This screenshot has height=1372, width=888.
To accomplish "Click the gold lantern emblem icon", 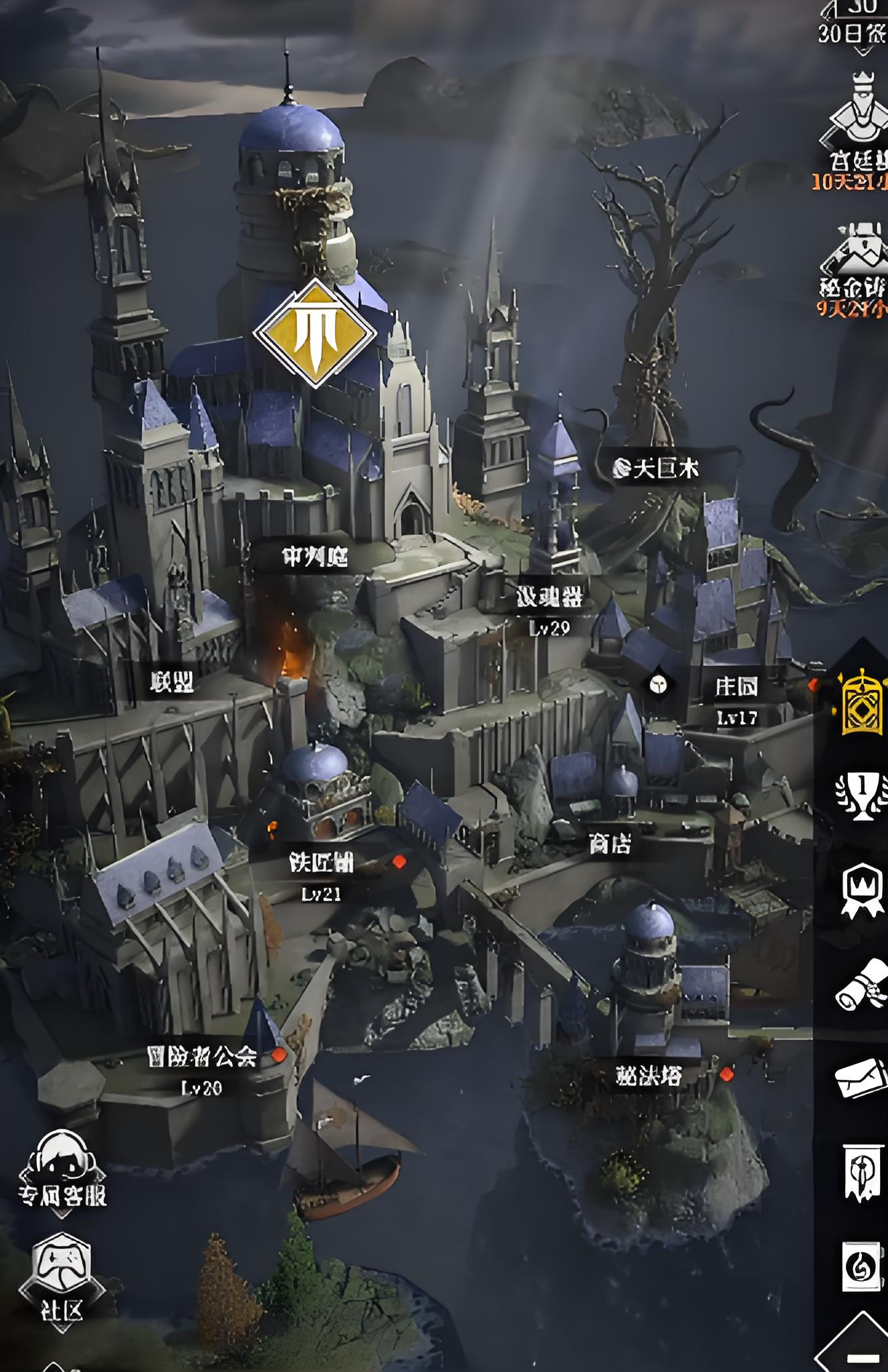I will click(x=861, y=702).
